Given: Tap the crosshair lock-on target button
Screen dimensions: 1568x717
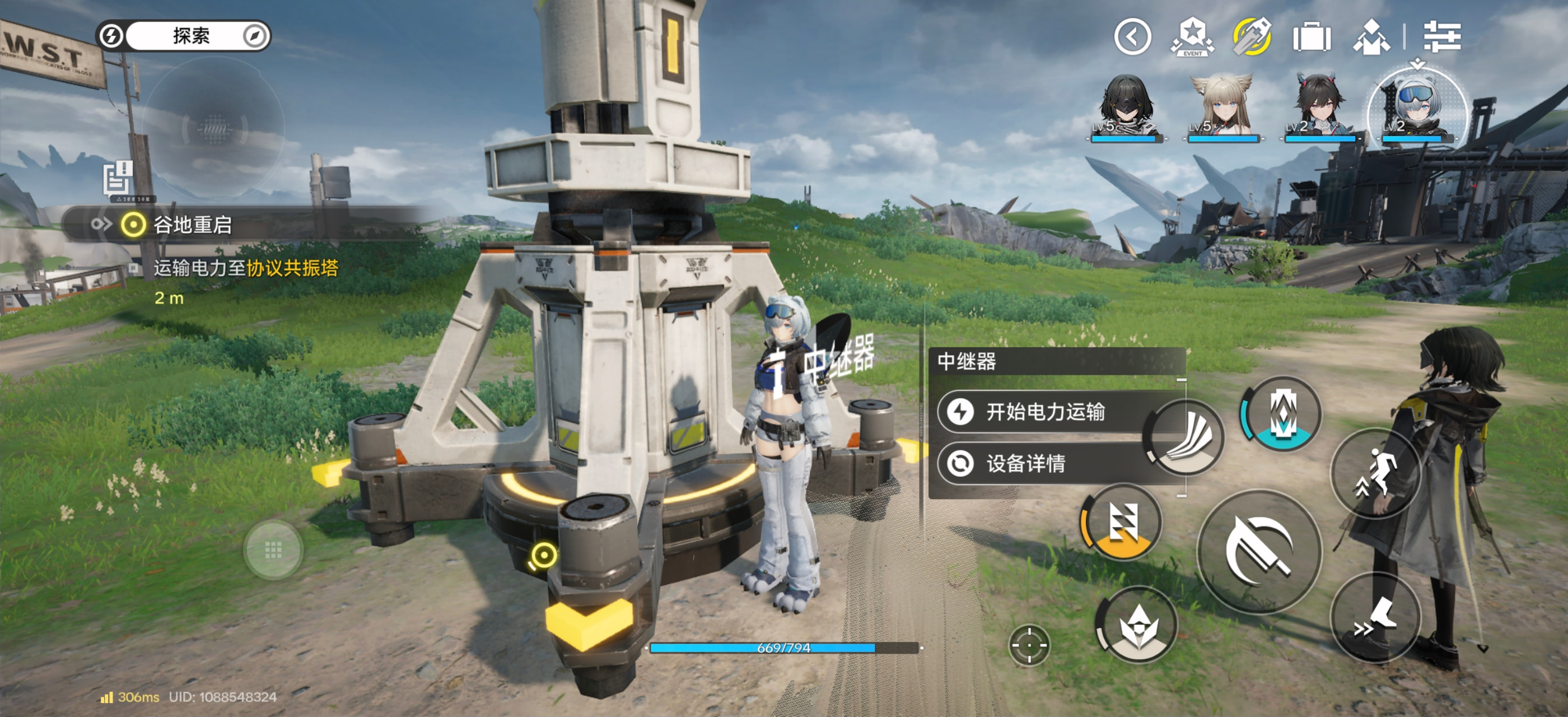Looking at the screenshot, I should pos(1029,645).
